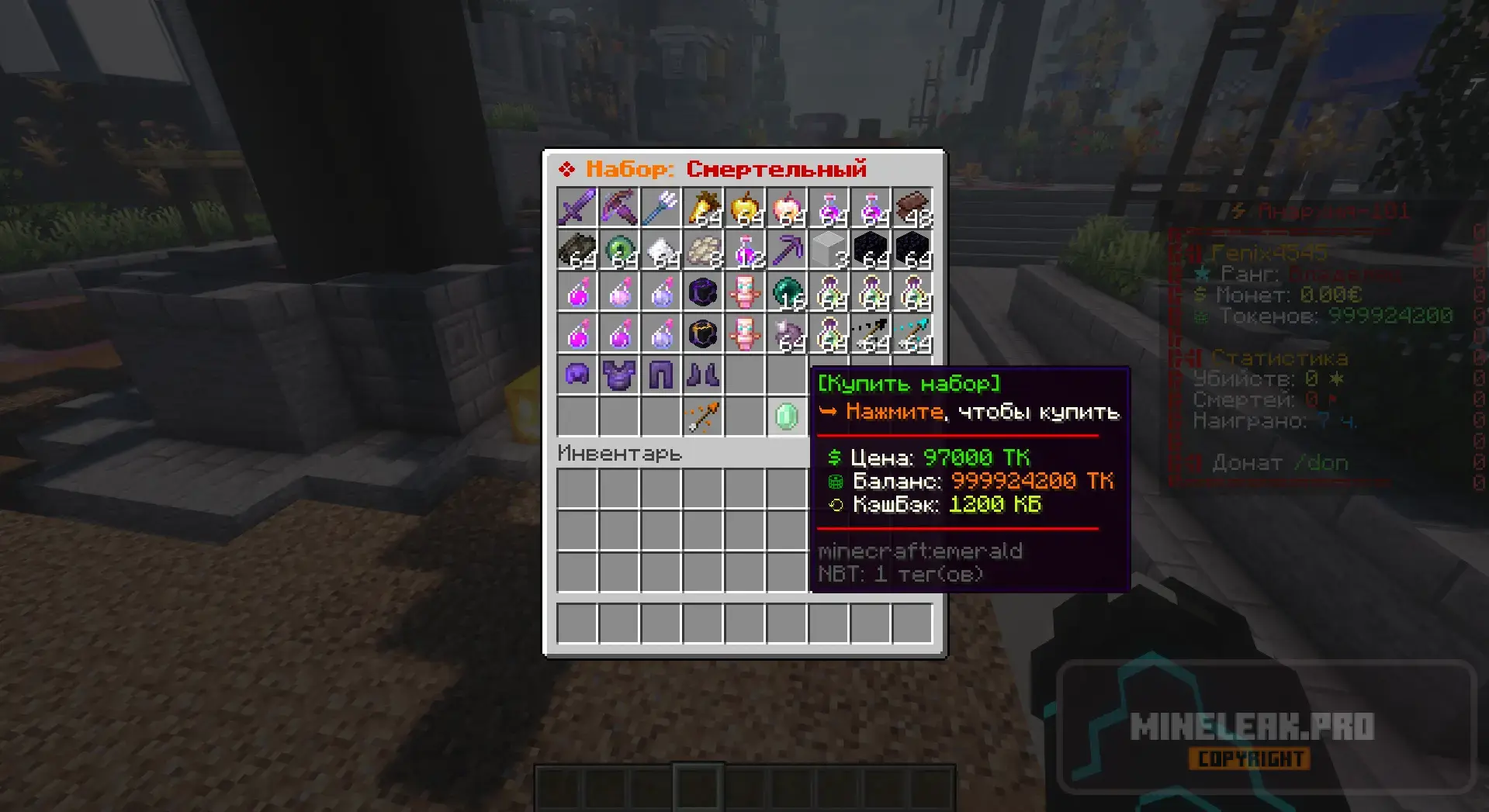Select the netherite boots slot
The width and height of the screenshot is (1489, 812).
702,375
